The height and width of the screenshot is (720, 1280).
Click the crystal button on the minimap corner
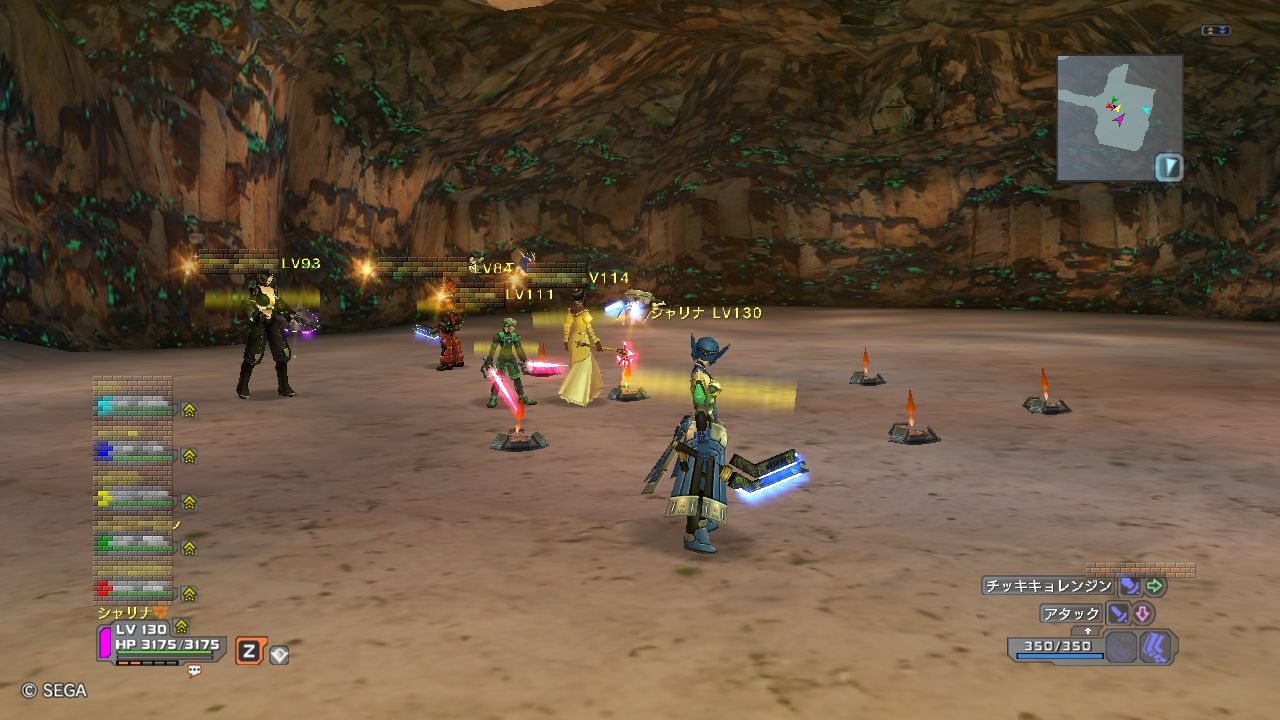point(1168,167)
